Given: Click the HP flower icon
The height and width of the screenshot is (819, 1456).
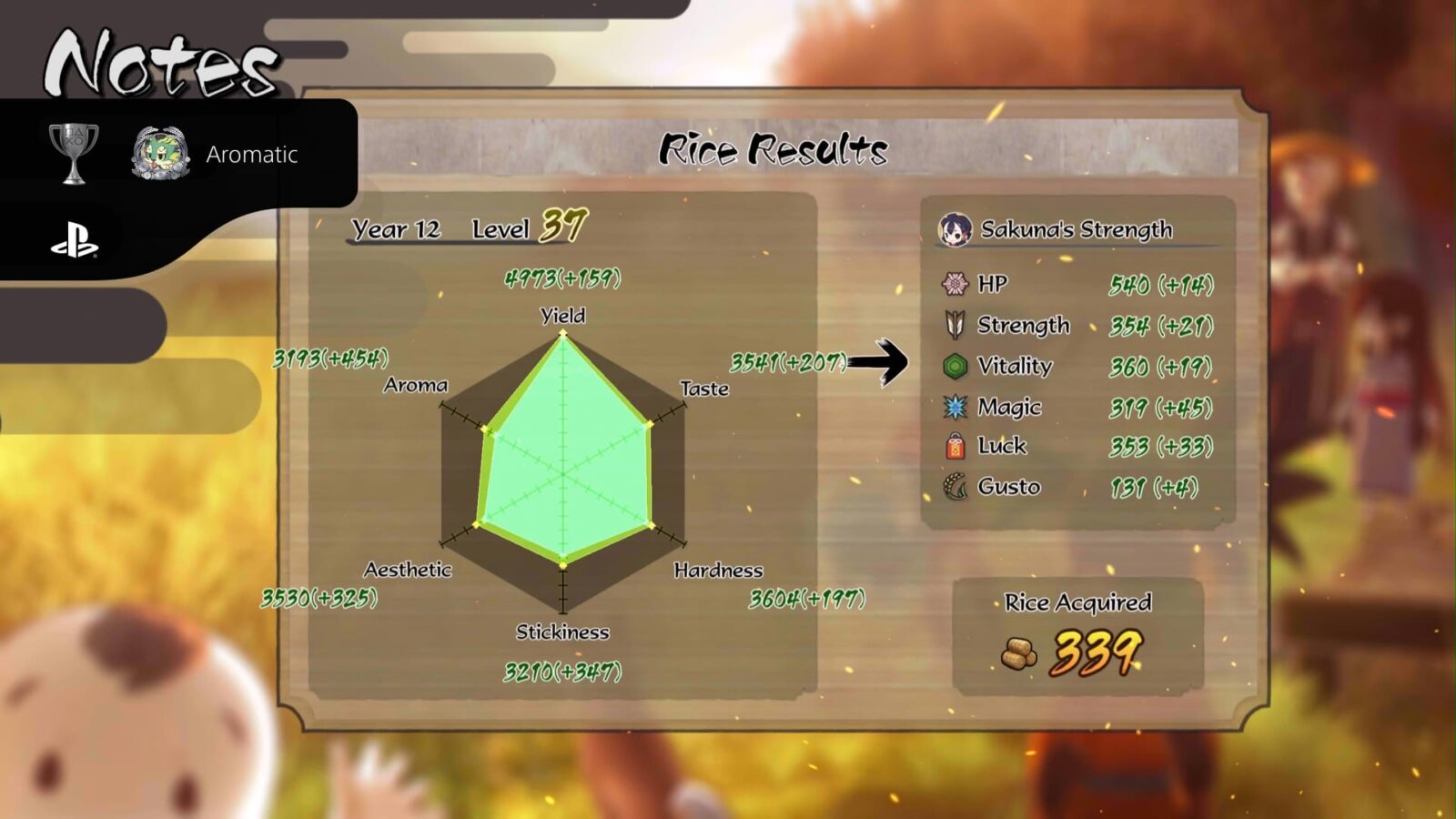Looking at the screenshot, I should pyautogui.click(x=954, y=284).
